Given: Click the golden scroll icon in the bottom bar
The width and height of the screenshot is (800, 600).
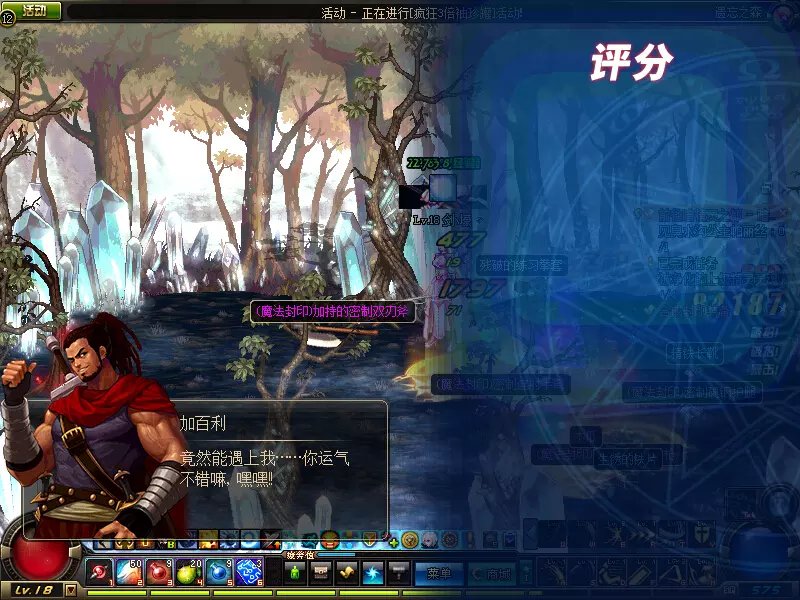Looking at the screenshot, I should [347, 572].
